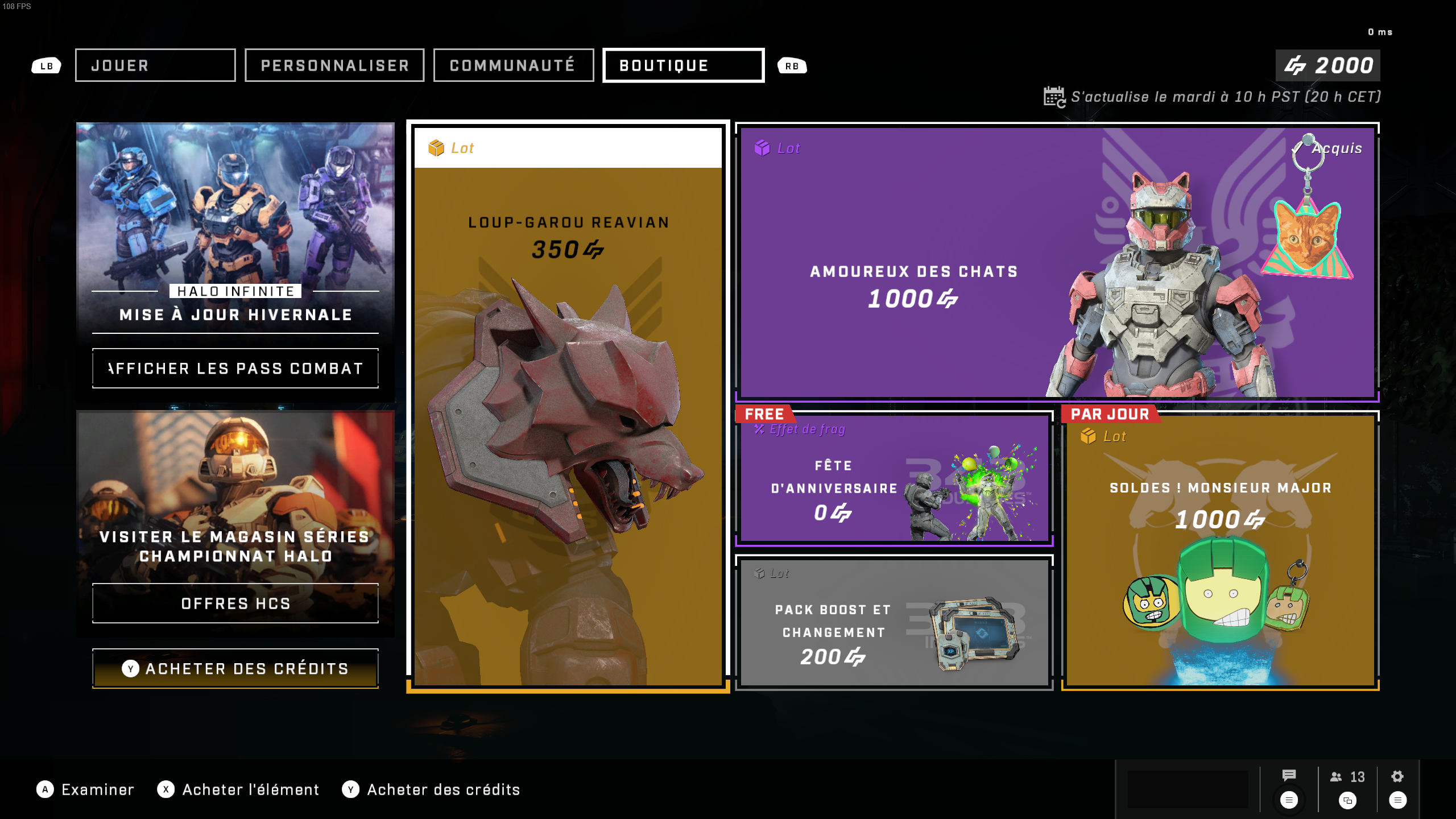
Task: Choose Acheter des Crédits button
Action: (235, 669)
